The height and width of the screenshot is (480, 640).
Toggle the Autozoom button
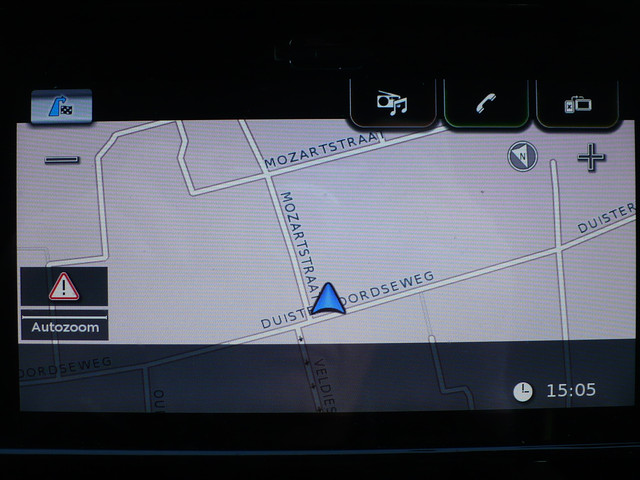64,326
